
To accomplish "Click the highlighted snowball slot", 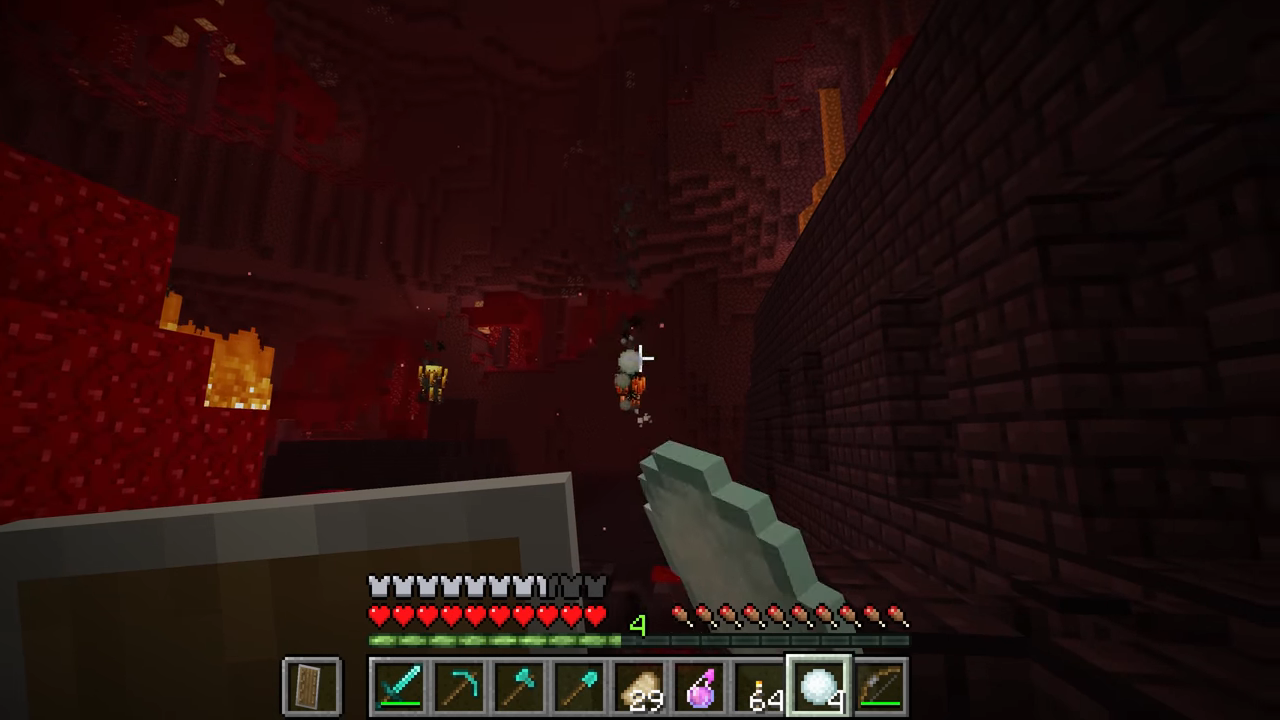I will pyautogui.click(x=819, y=687).
